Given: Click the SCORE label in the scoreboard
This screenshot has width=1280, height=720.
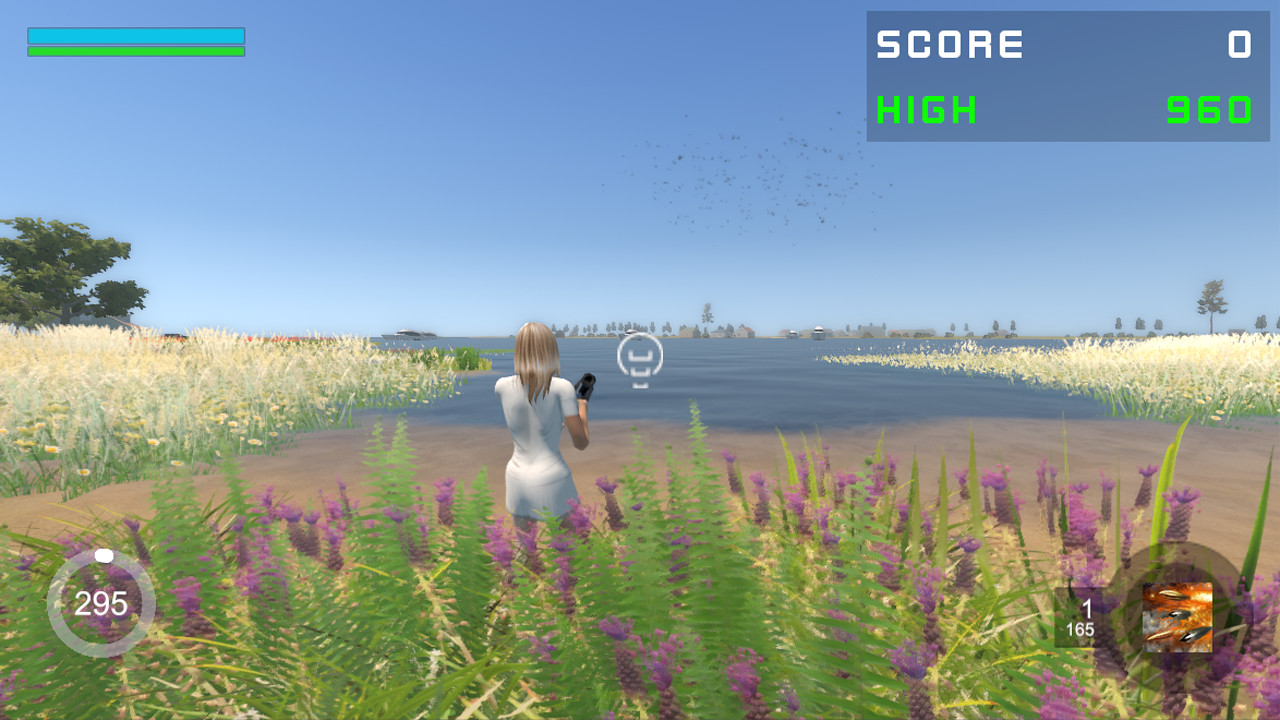Looking at the screenshot, I should (x=950, y=45).
